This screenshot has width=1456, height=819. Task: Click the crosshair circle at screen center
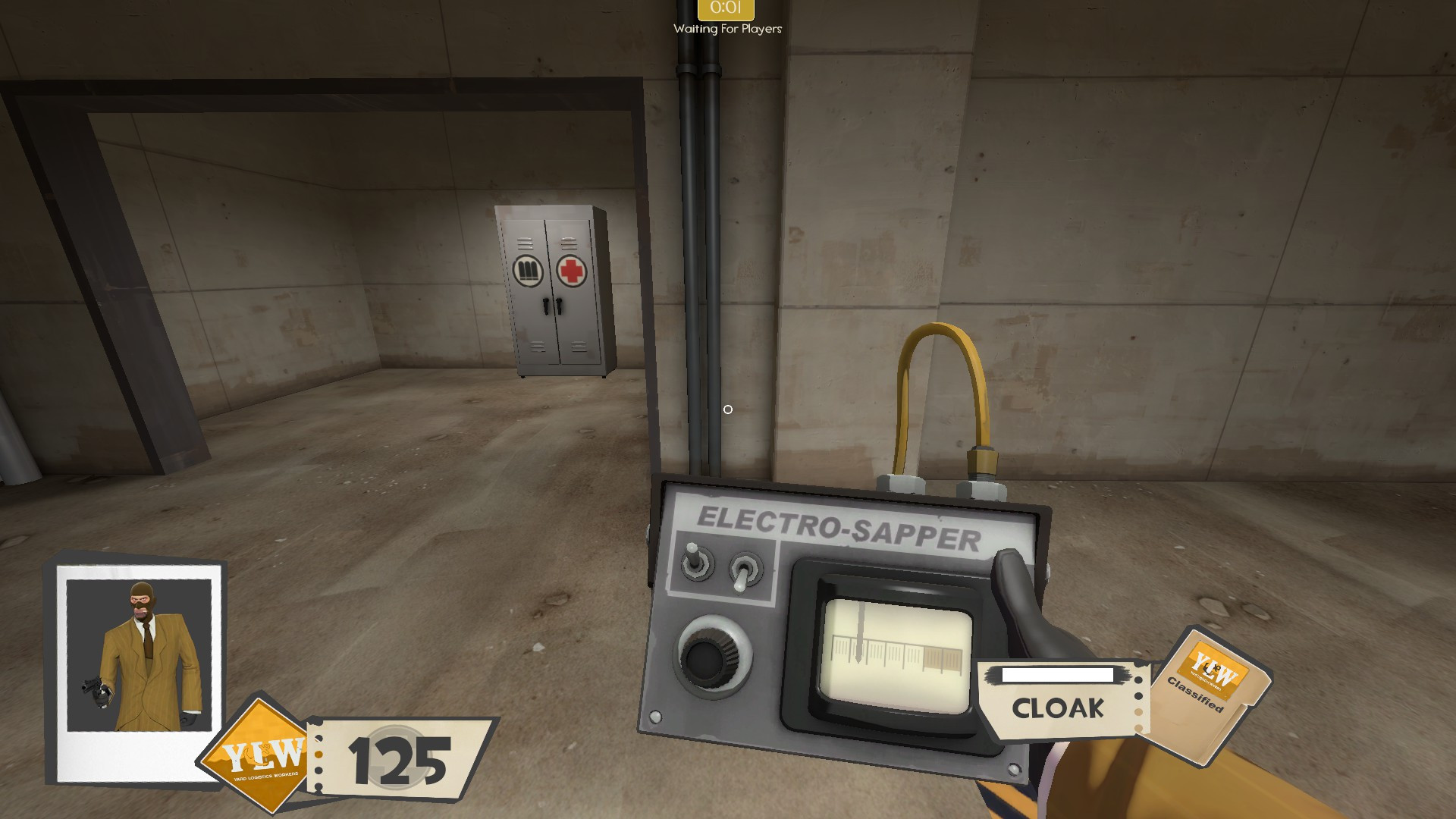point(728,409)
